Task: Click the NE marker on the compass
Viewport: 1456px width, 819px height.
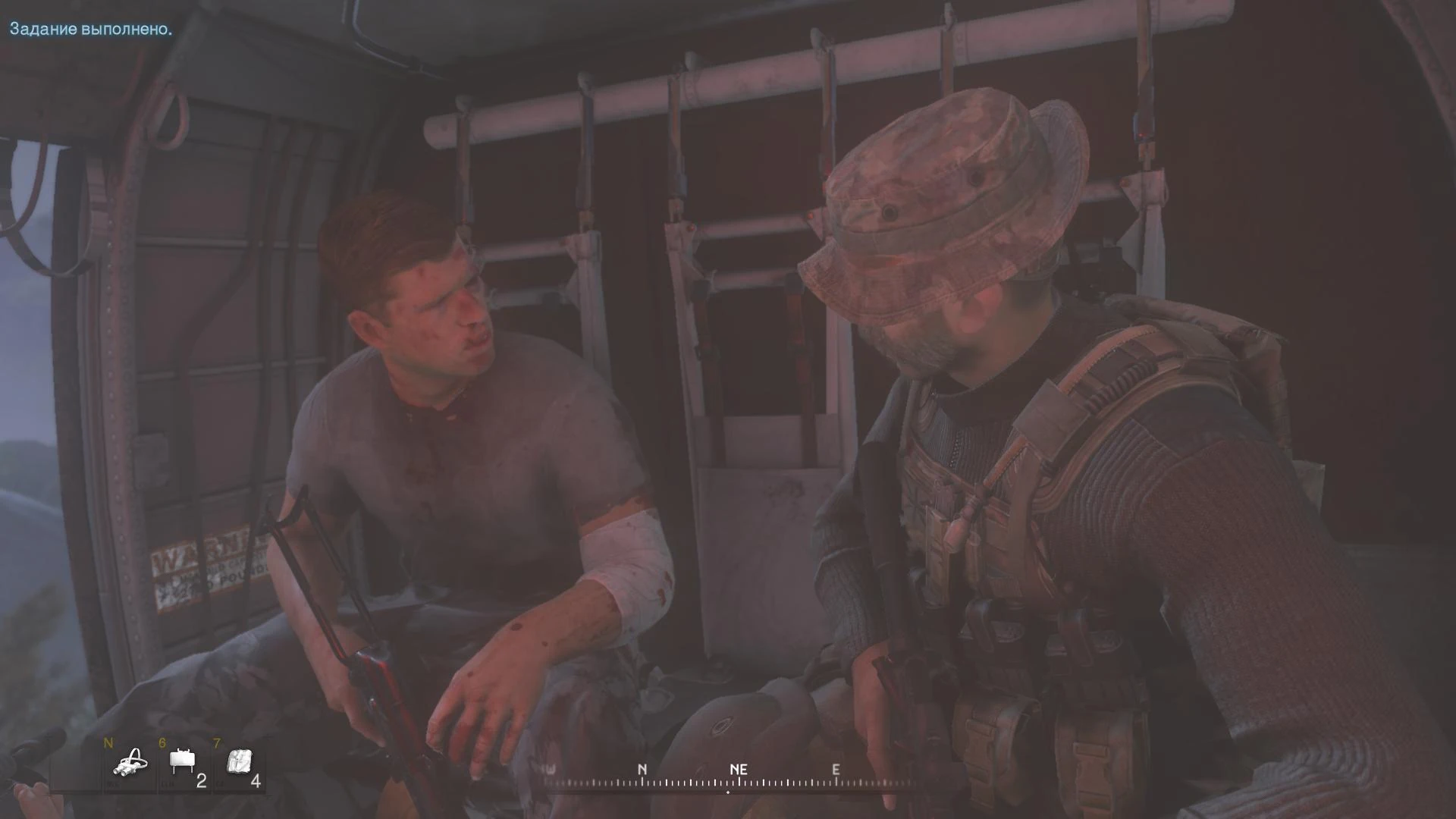Action: [739, 769]
